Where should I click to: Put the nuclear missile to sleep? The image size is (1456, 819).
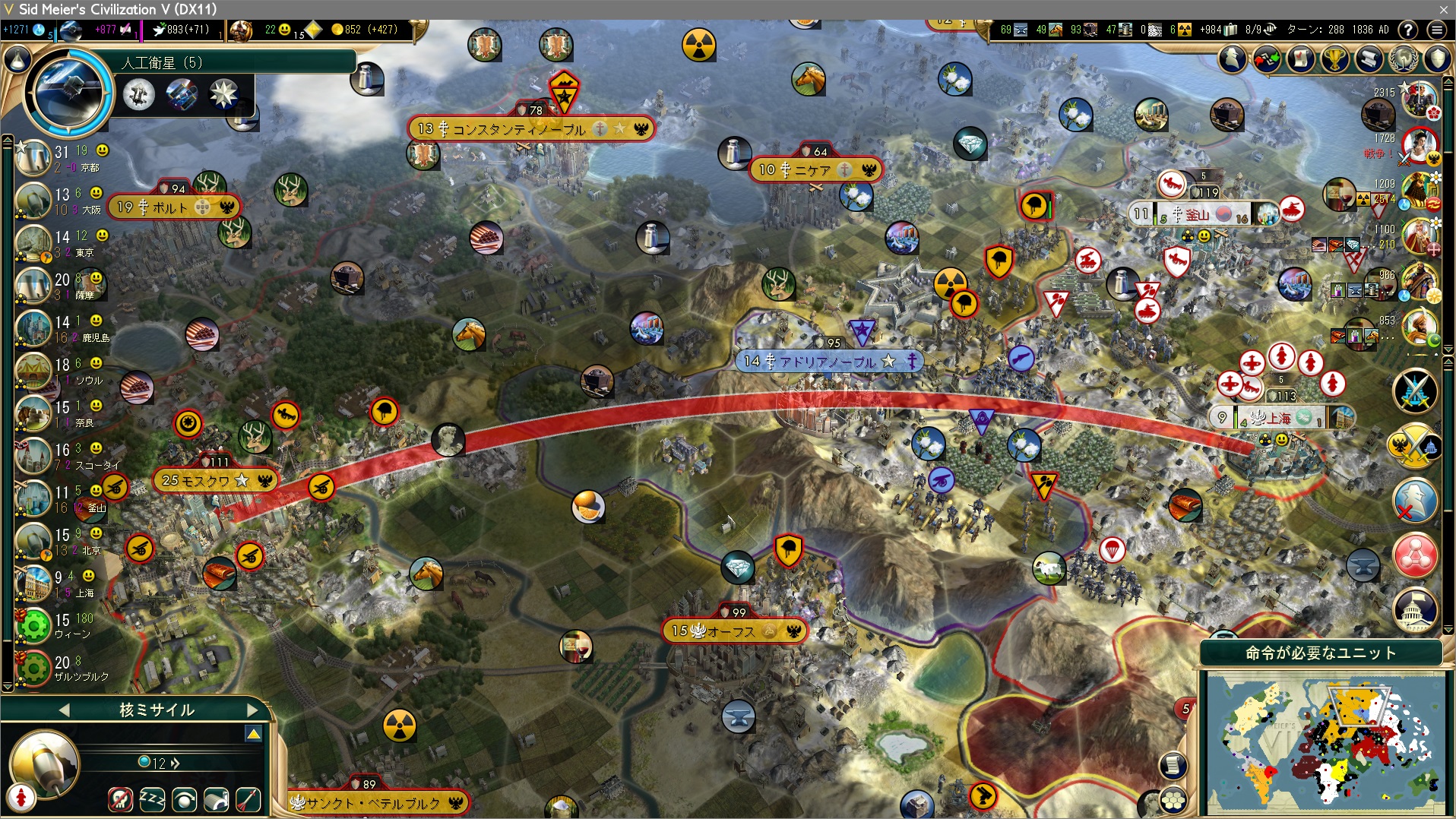tap(152, 799)
